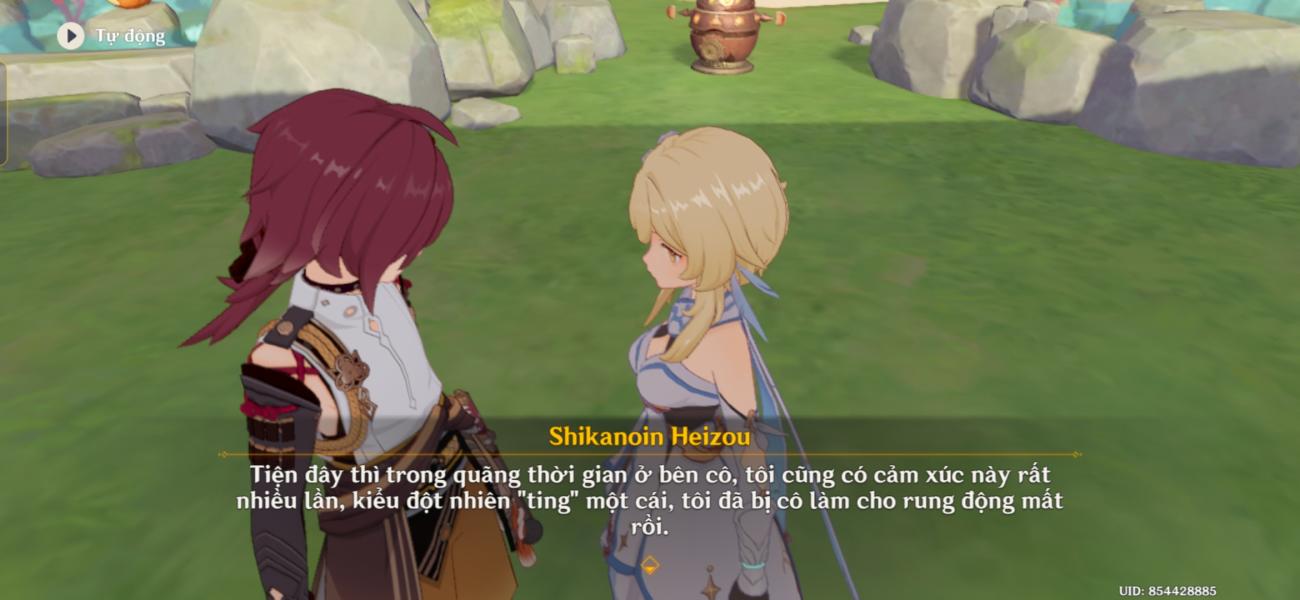This screenshot has height=600, width=1300.
Task: Click the yellow diamond continue arrow
Action: 650,565
